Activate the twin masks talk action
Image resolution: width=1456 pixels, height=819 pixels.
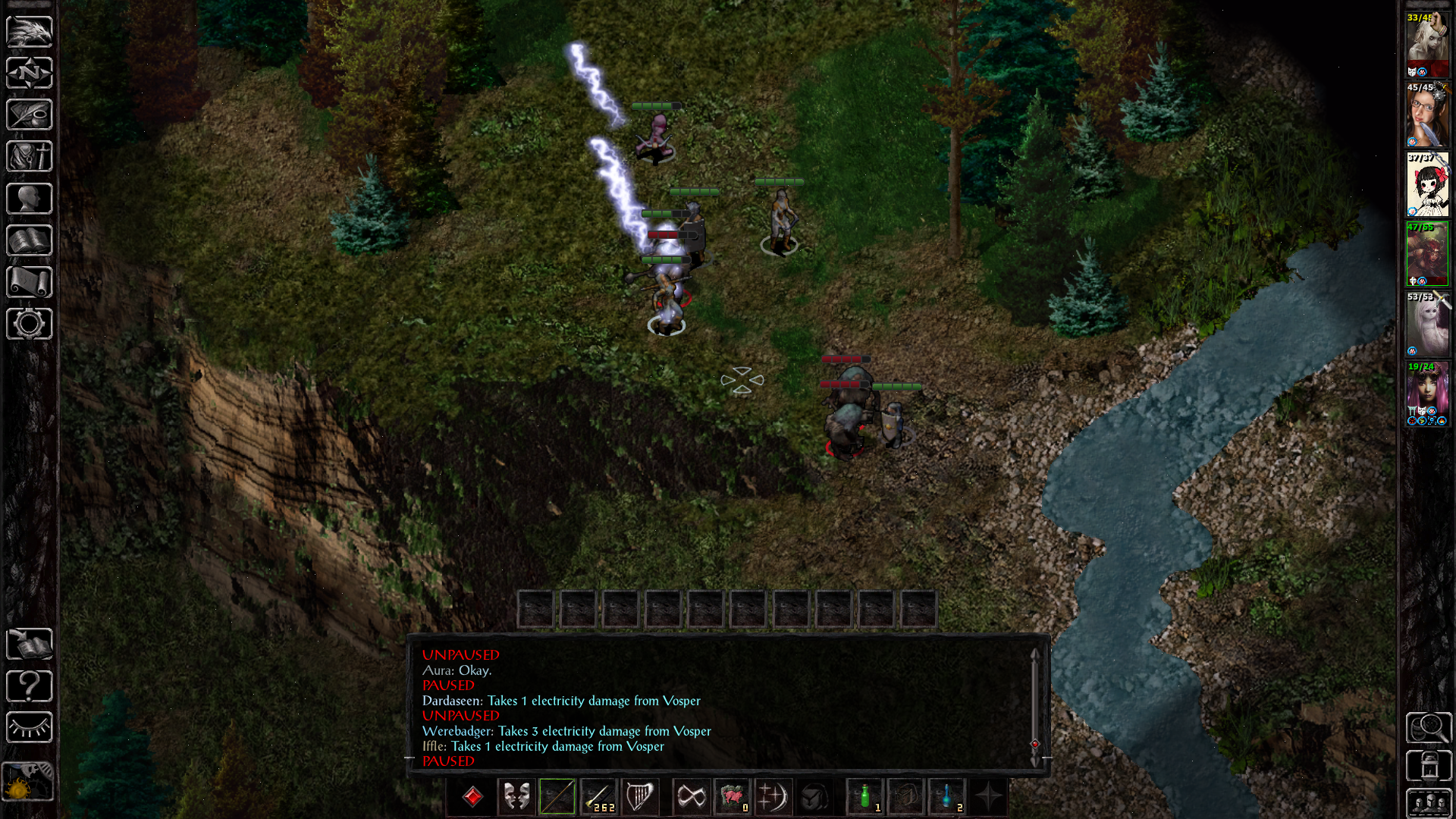[516, 797]
